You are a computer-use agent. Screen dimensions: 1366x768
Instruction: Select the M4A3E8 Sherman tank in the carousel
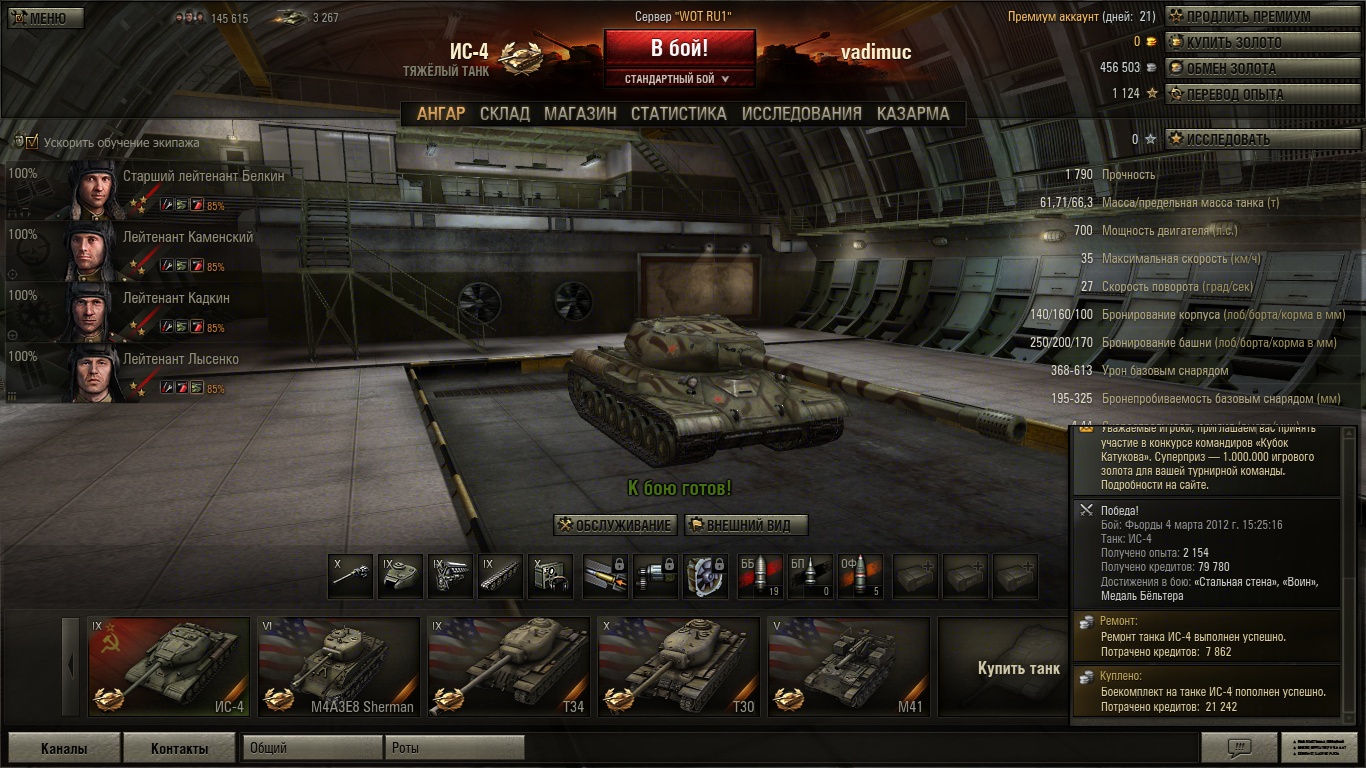click(x=338, y=666)
